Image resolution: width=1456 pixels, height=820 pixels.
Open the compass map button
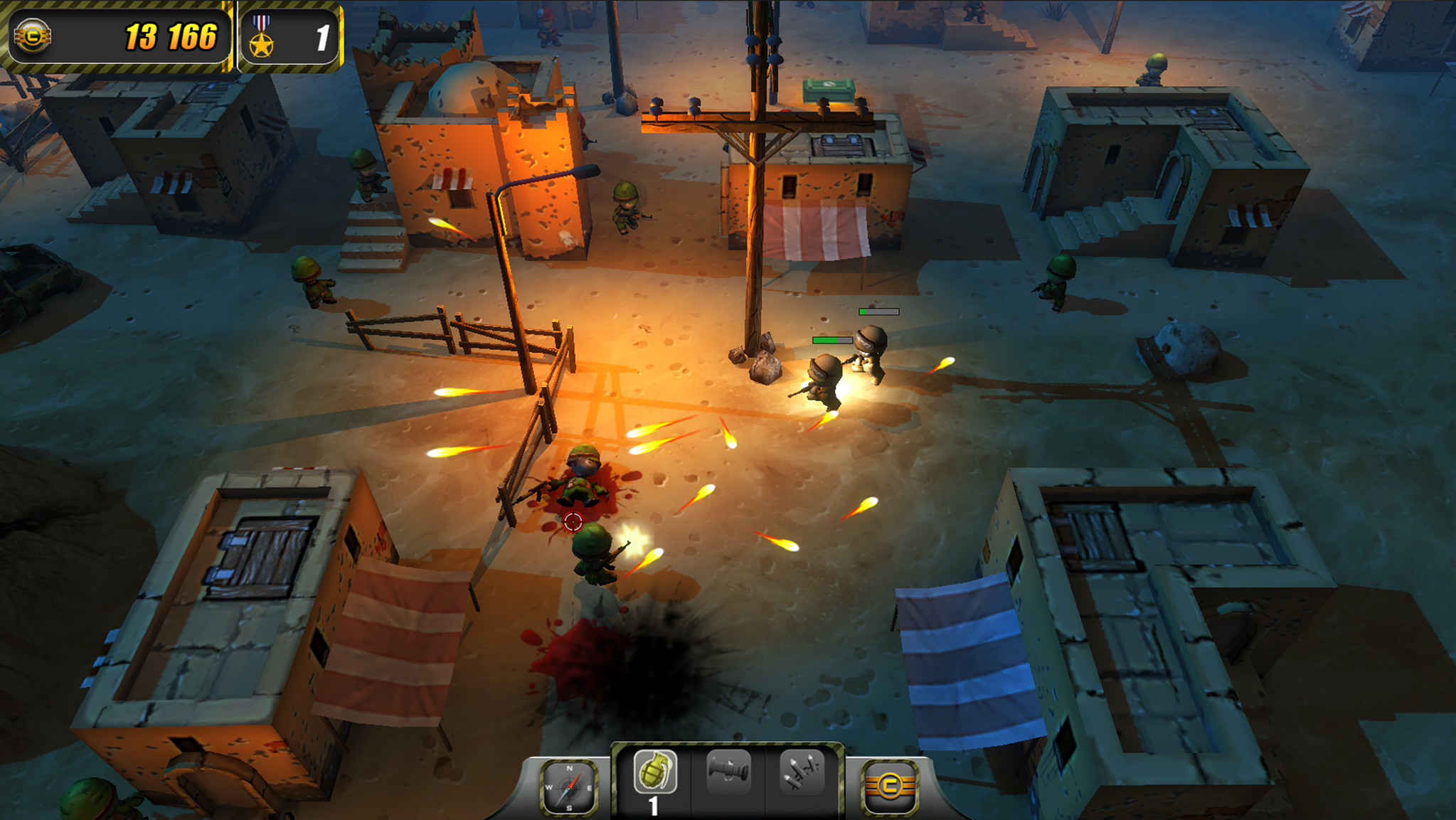coord(568,787)
